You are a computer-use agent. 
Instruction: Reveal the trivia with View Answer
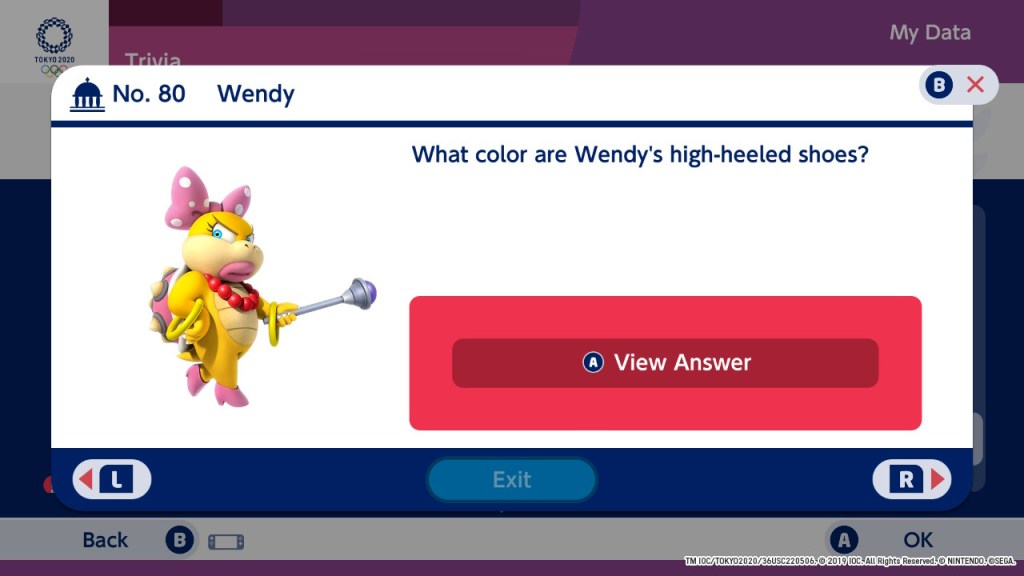point(665,363)
